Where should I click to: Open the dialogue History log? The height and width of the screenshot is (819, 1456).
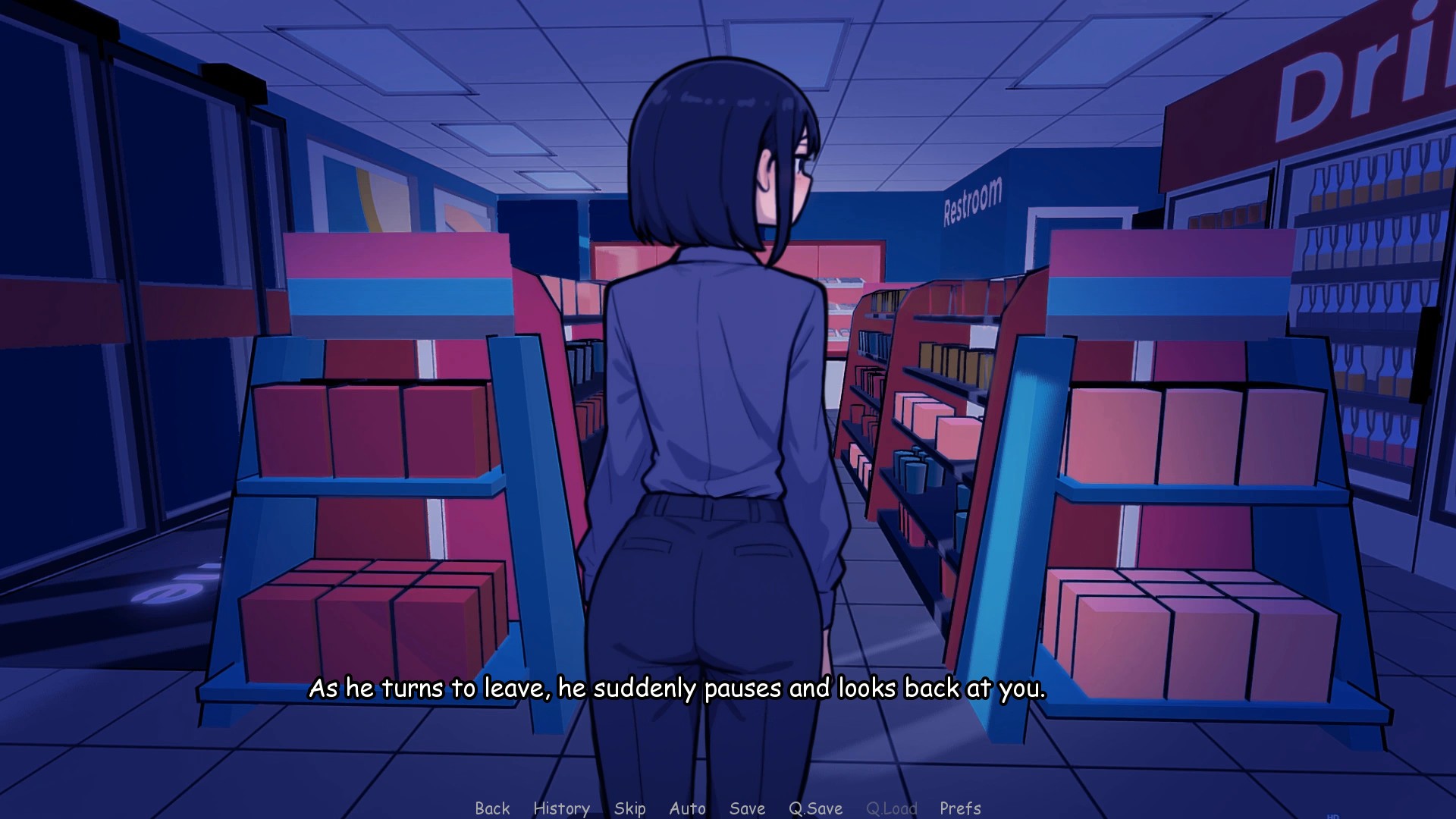coord(561,808)
